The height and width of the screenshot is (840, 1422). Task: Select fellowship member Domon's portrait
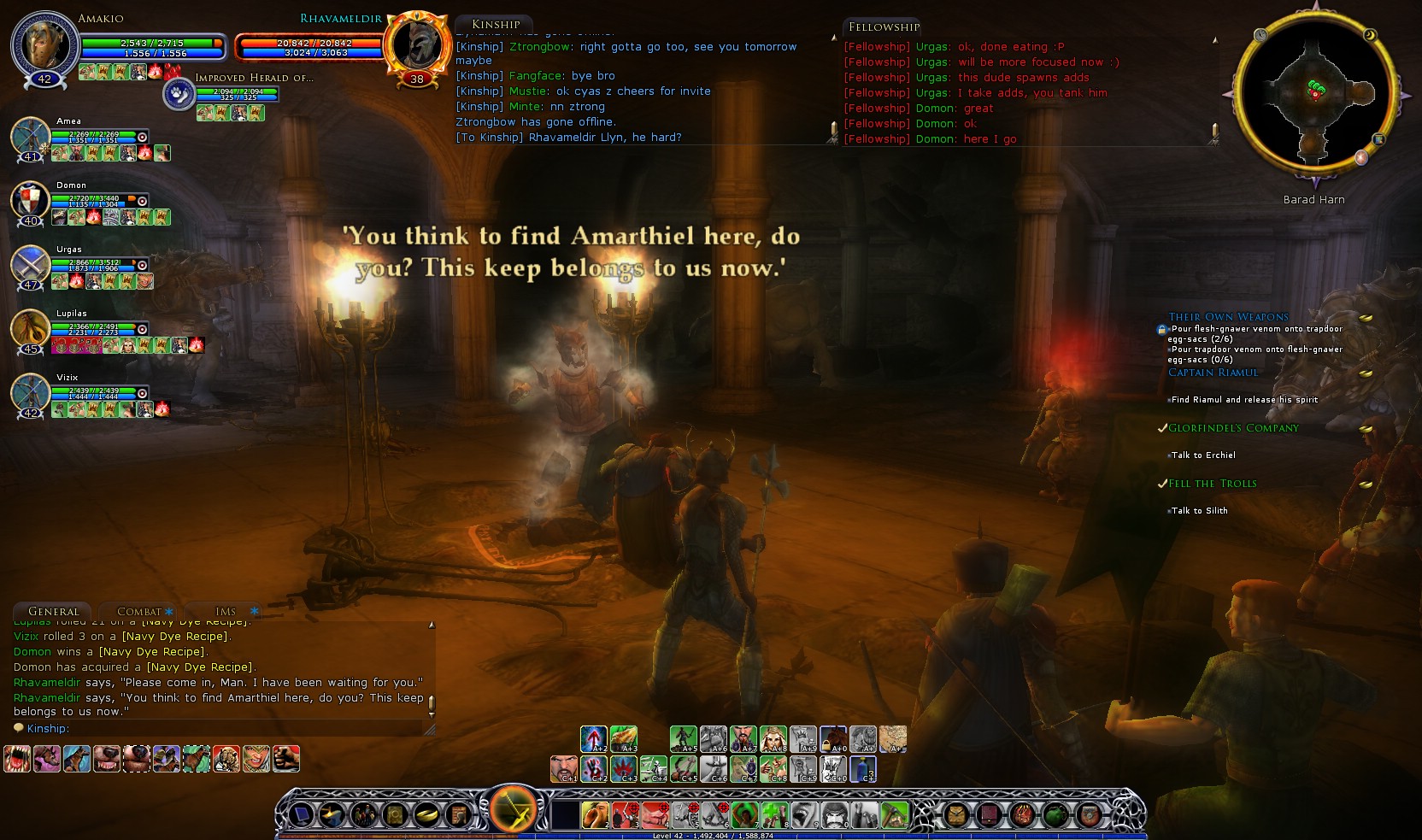point(30,202)
